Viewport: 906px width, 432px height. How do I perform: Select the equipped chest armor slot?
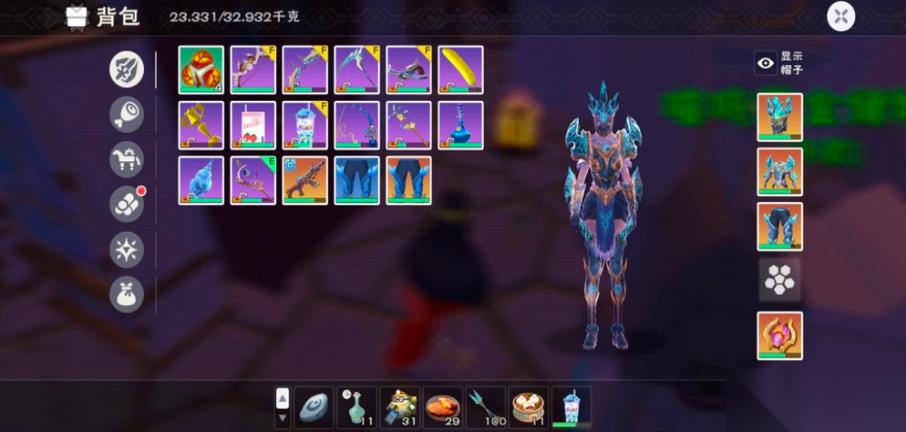click(x=779, y=172)
